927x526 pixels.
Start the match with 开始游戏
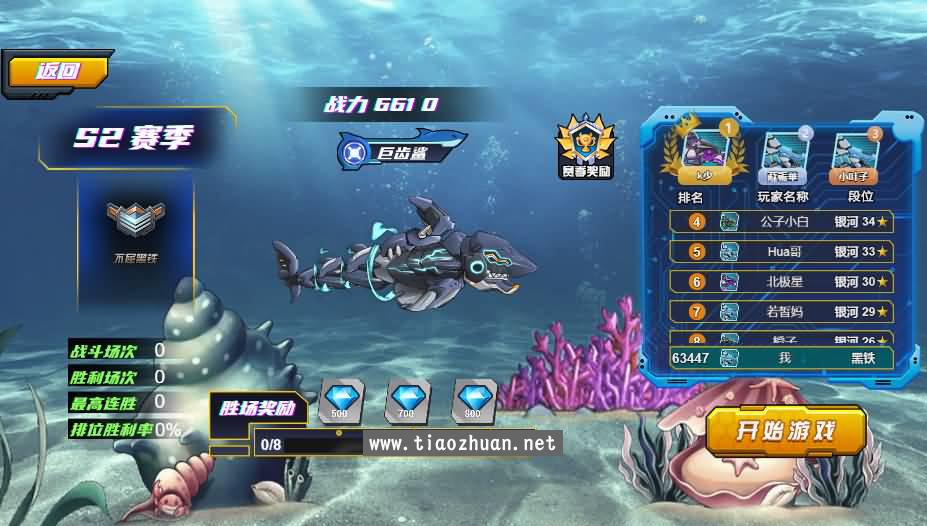click(x=785, y=431)
